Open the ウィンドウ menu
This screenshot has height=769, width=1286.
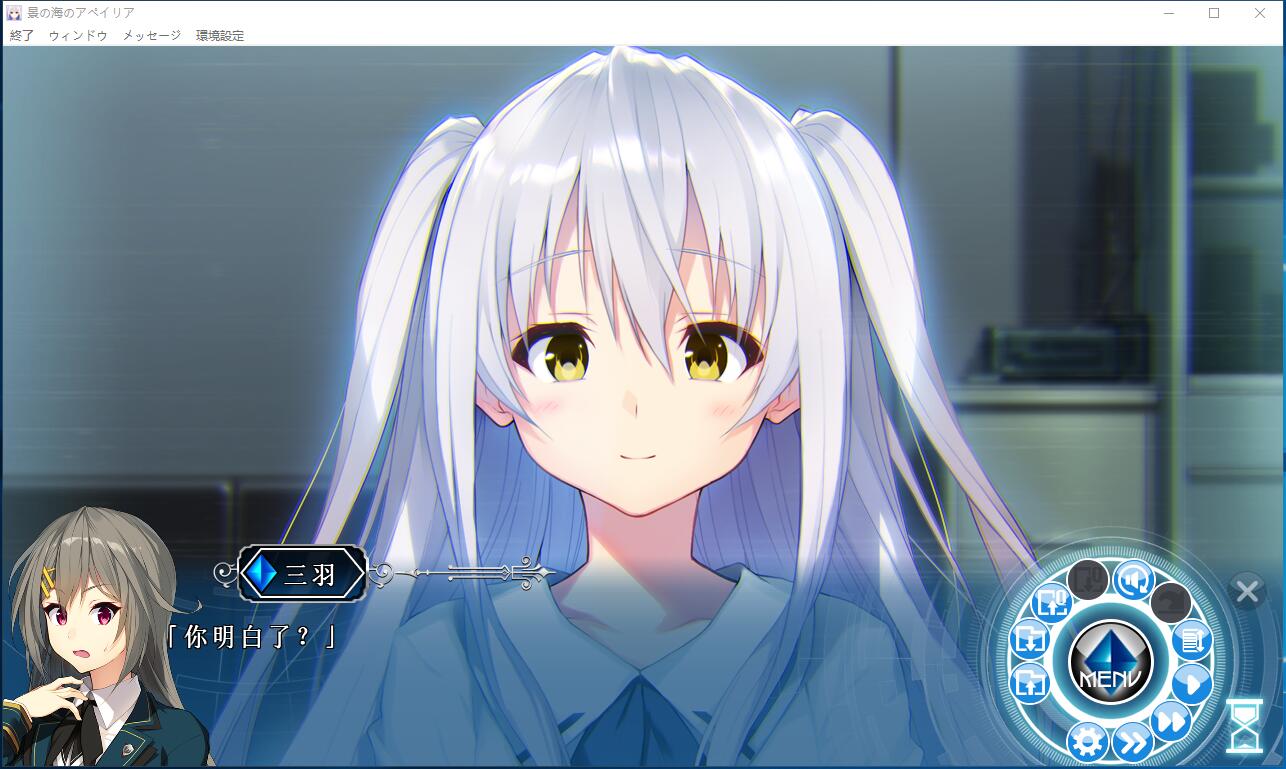pos(78,35)
